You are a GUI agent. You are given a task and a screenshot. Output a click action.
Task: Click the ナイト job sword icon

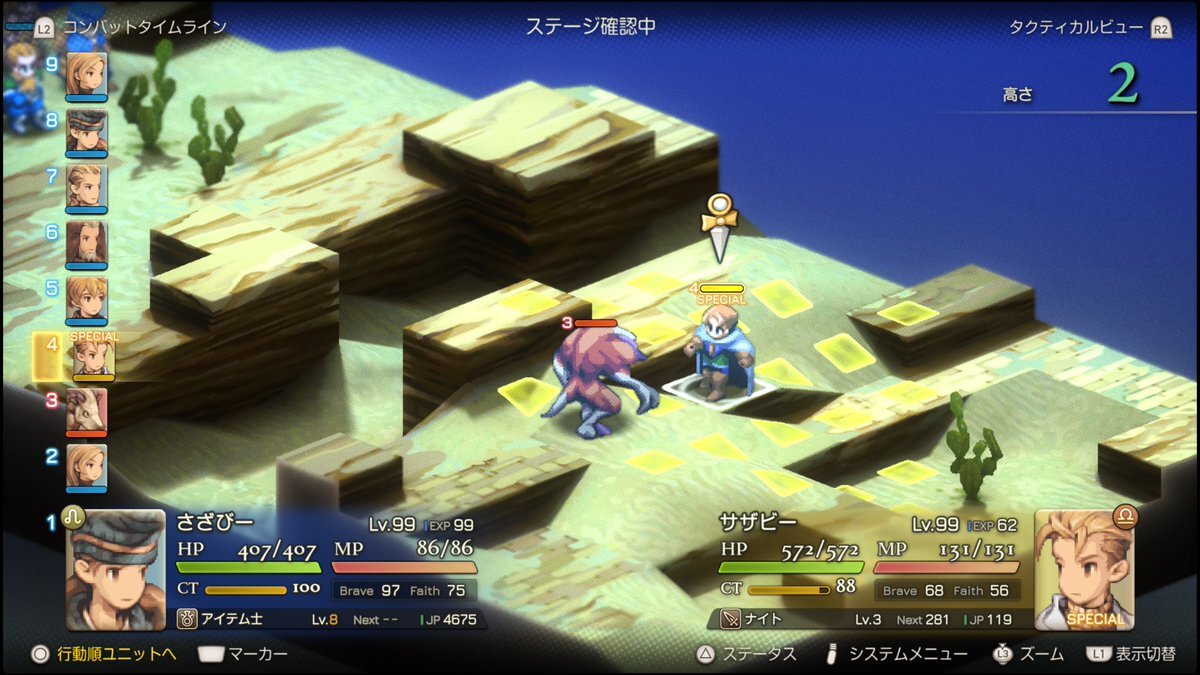(x=731, y=619)
